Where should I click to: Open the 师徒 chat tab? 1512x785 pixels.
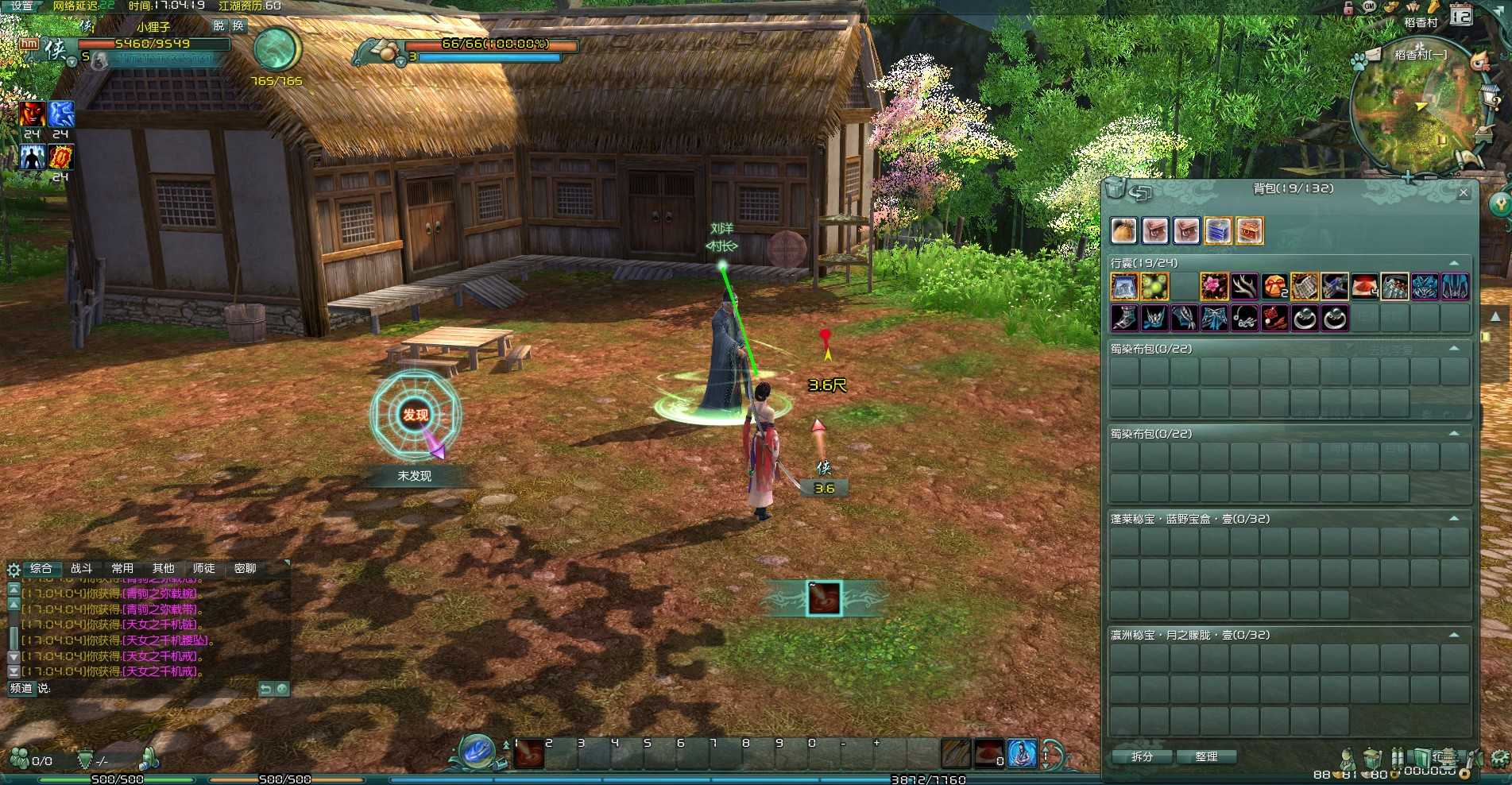[203, 568]
